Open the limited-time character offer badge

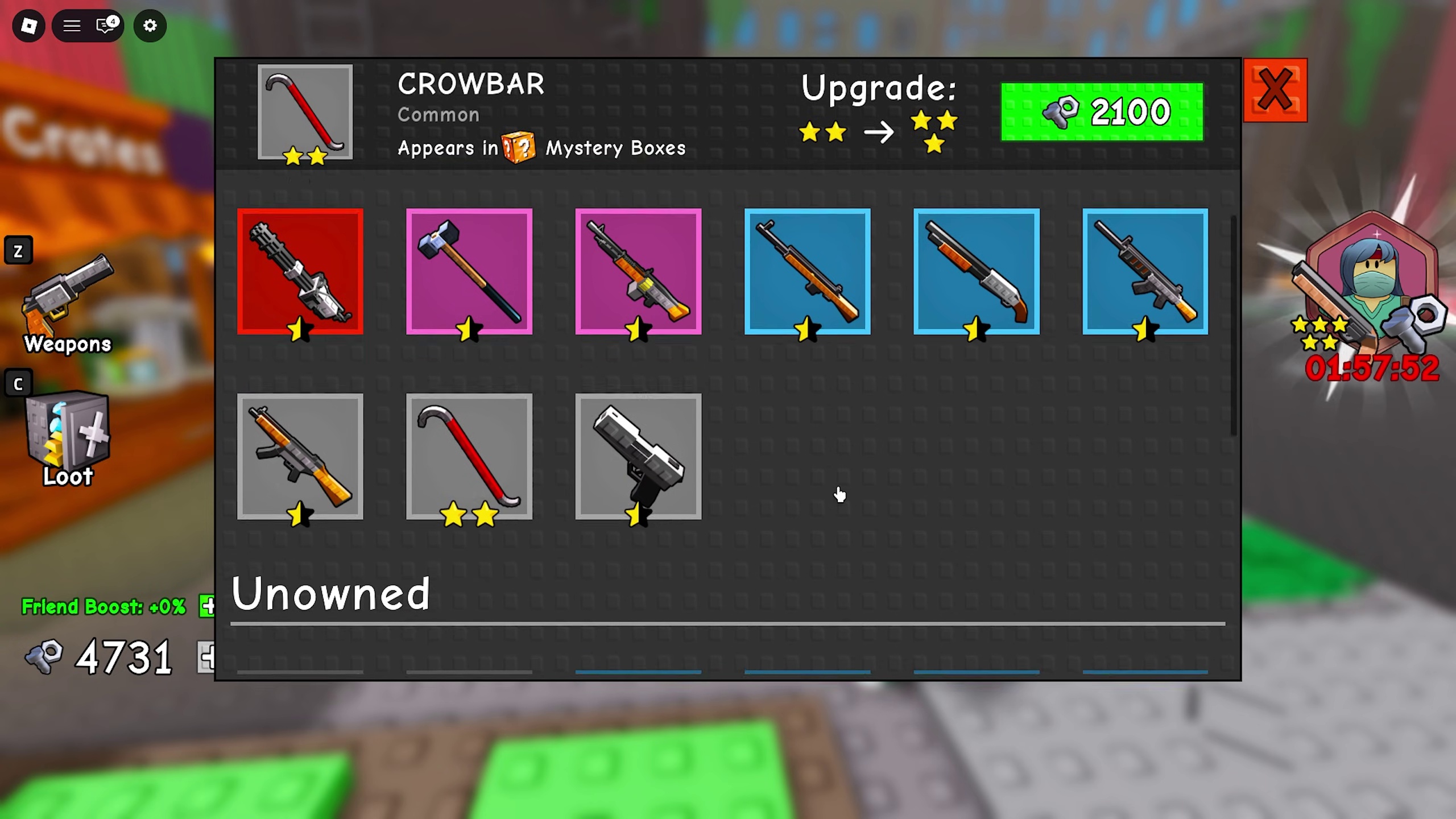[1371, 296]
